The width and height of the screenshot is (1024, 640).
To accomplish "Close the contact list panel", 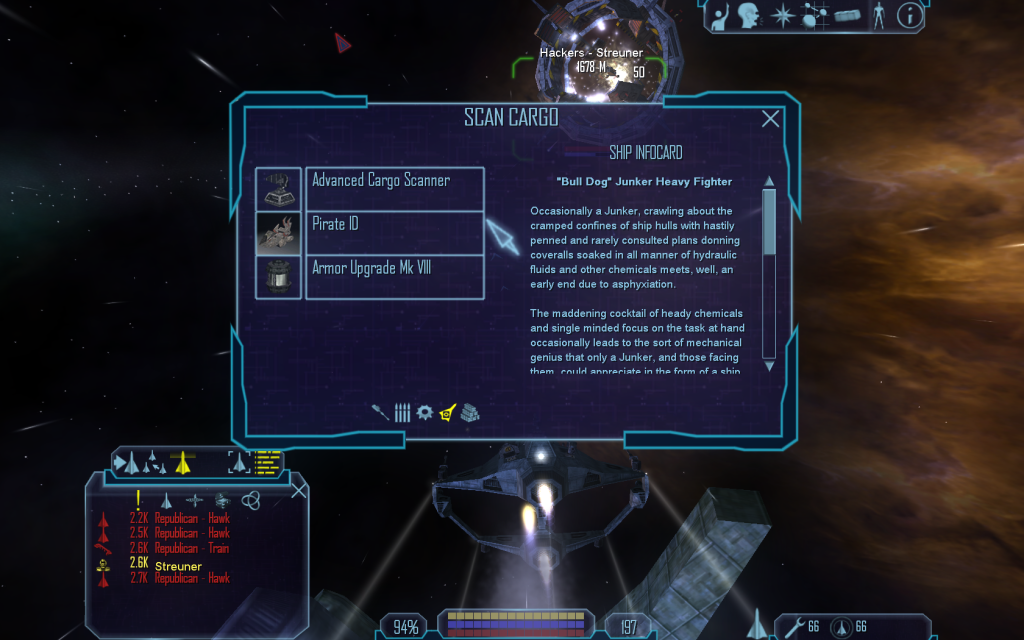I will click(298, 490).
